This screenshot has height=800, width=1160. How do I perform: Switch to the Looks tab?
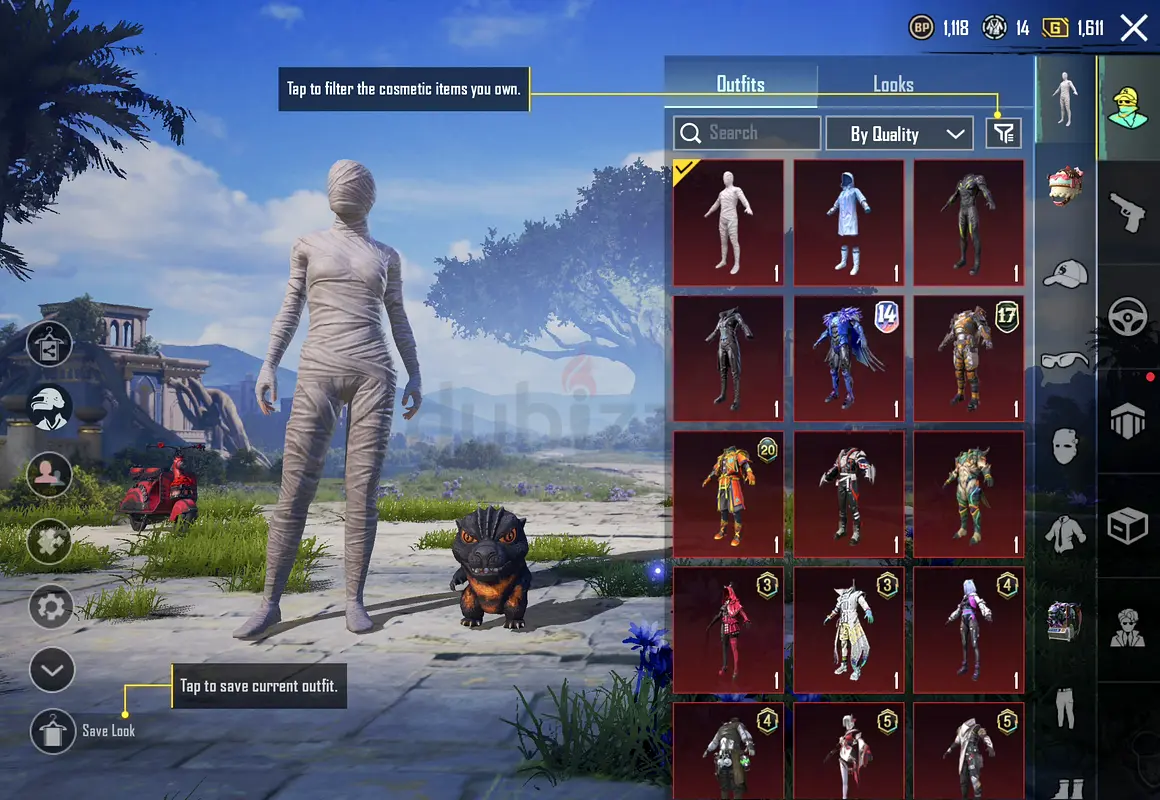coord(893,85)
